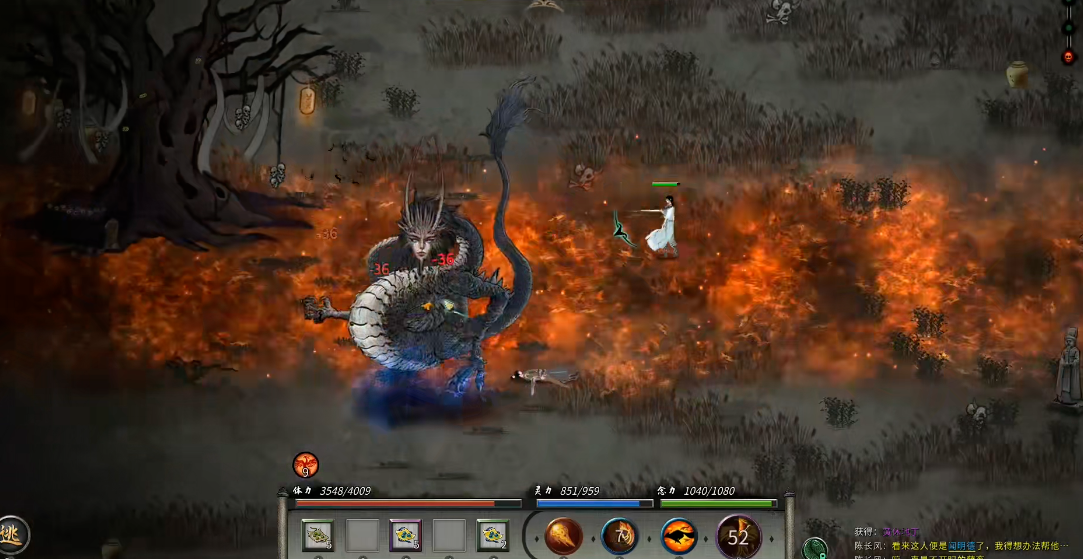Cast the fireball meteor skill
Image resolution: width=1083 pixels, height=559 pixels.
(564, 537)
